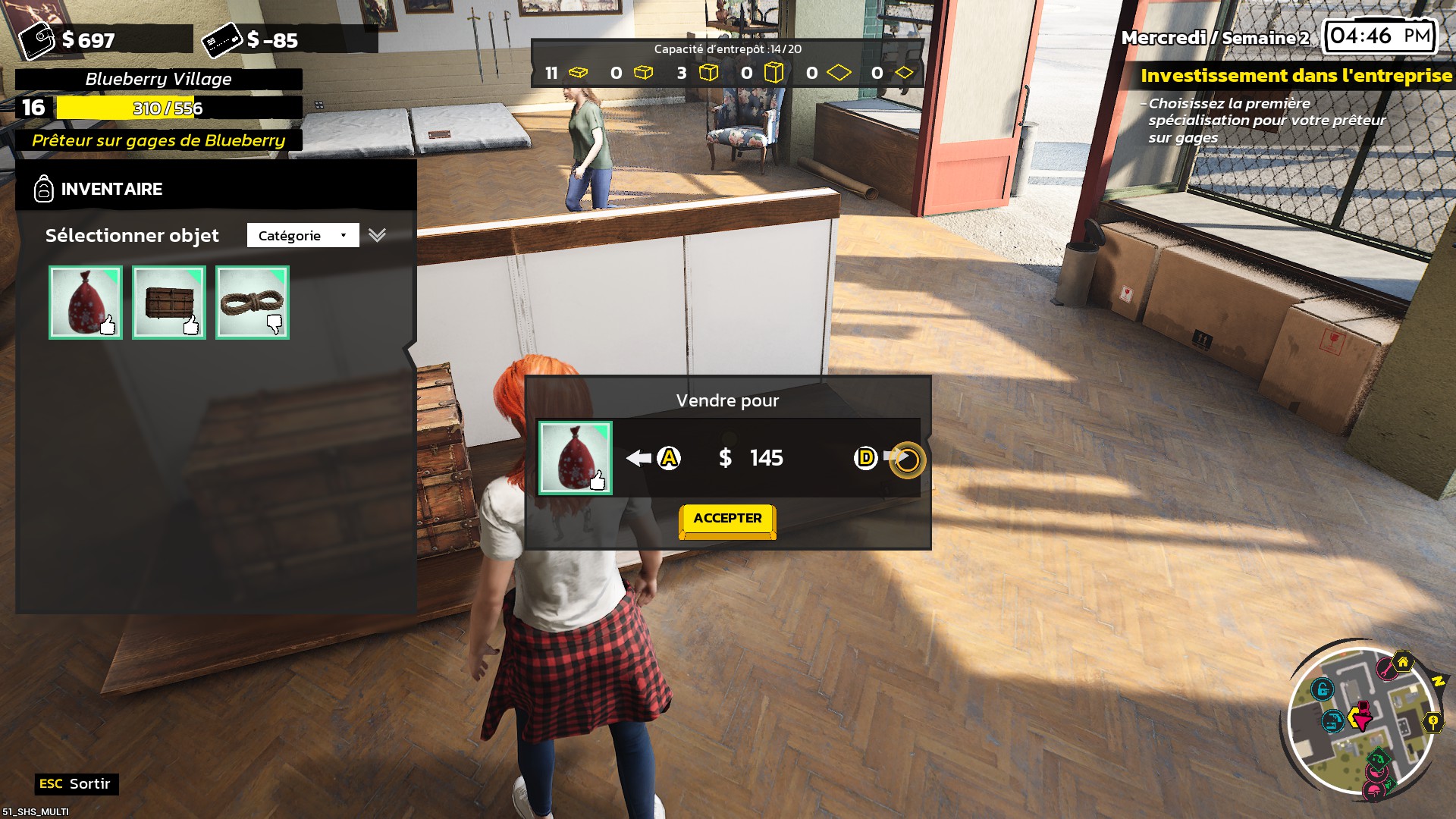Viewport: 1456px width, 819px height.
Task: Accept the sale with the ACCEPTER button
Action: click(727, 519)
